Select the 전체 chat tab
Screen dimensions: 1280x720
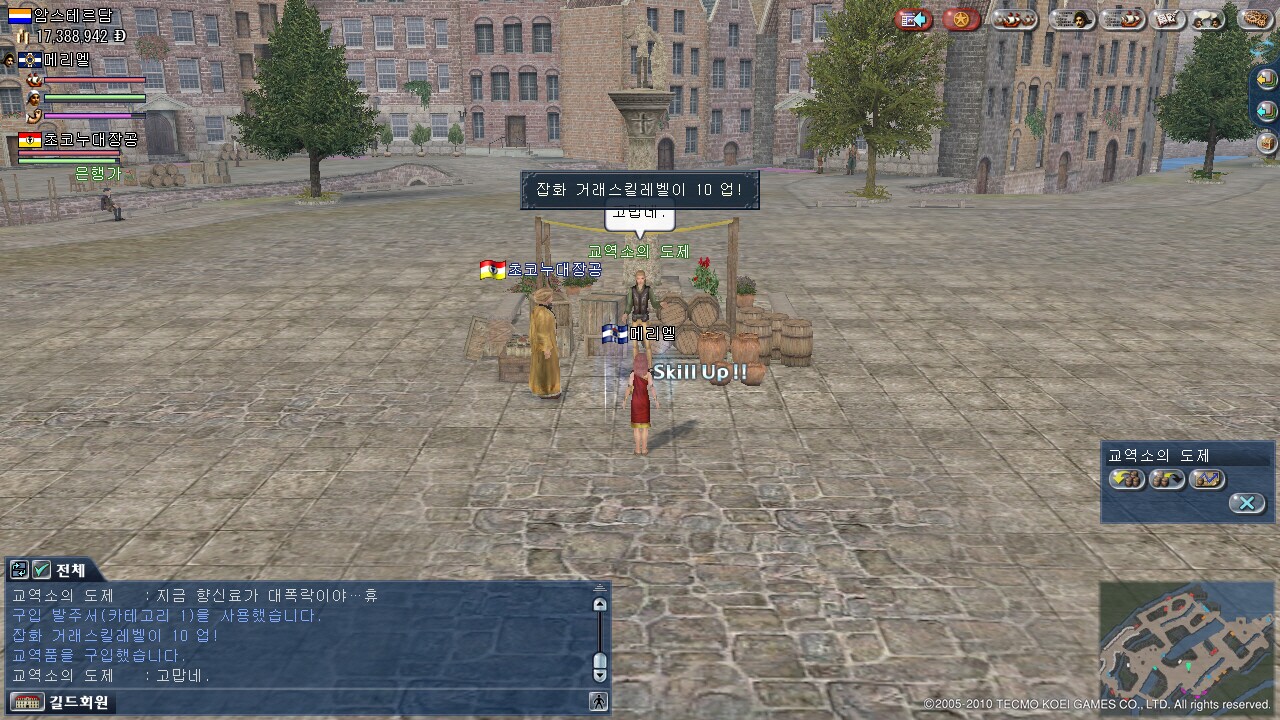pos(68,569)
